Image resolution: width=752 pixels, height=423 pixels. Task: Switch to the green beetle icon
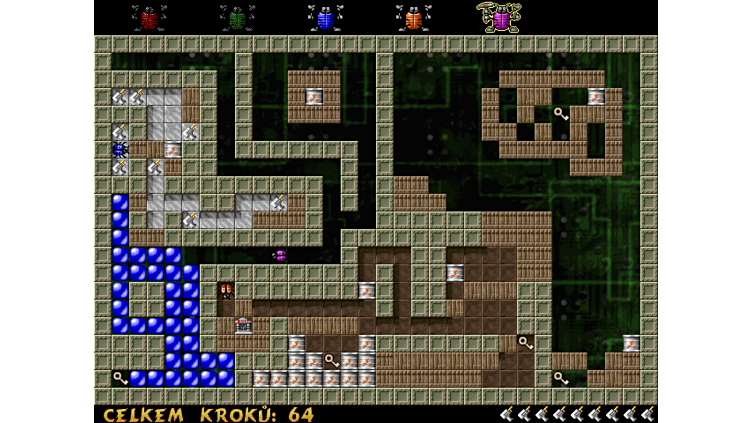[237, 17]
